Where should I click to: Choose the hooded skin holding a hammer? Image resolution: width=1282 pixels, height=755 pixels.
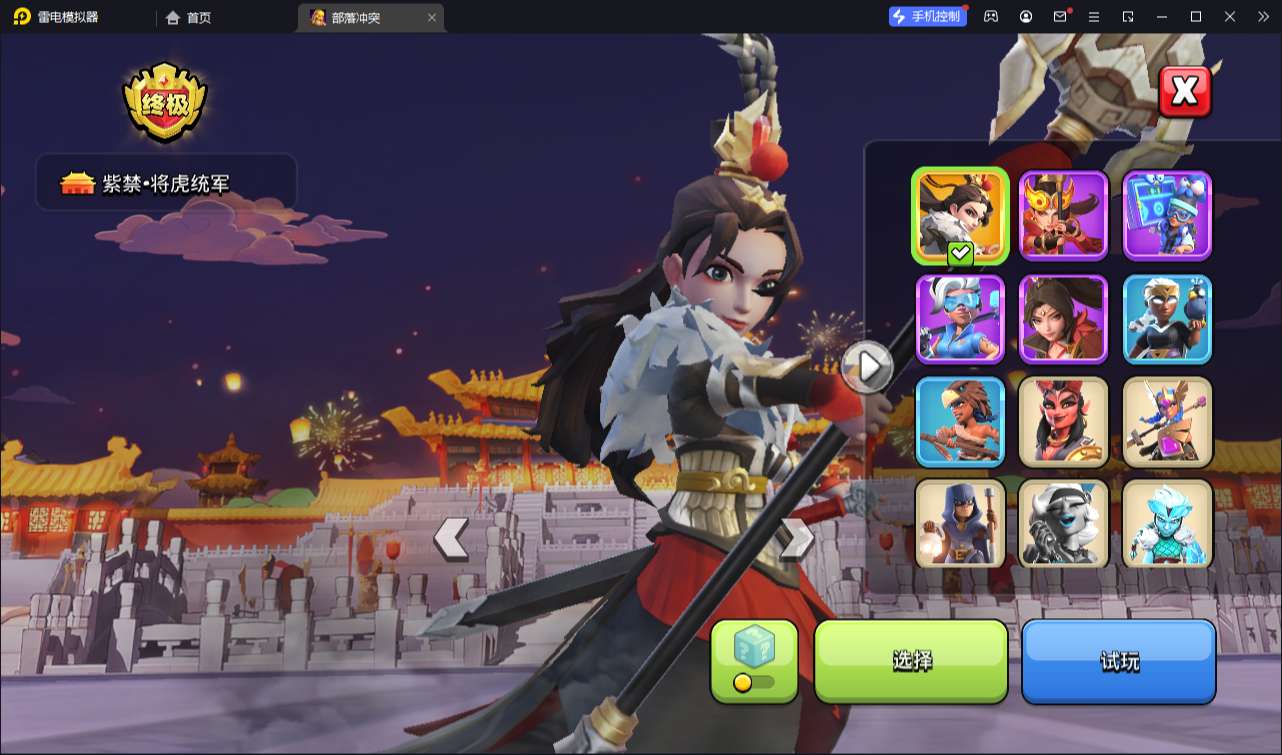pyautogui.click(x=960, y=524)
